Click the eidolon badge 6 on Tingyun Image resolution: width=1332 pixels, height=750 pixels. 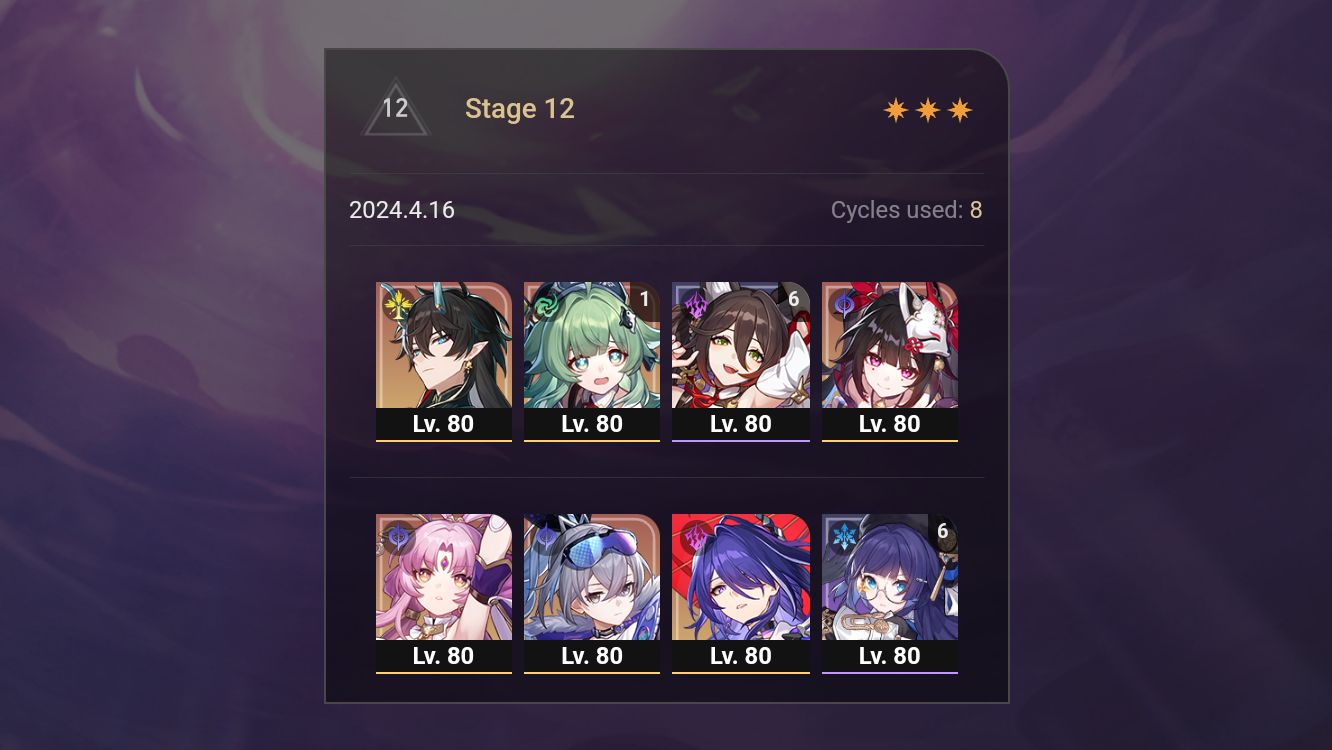tap(796, 297)
